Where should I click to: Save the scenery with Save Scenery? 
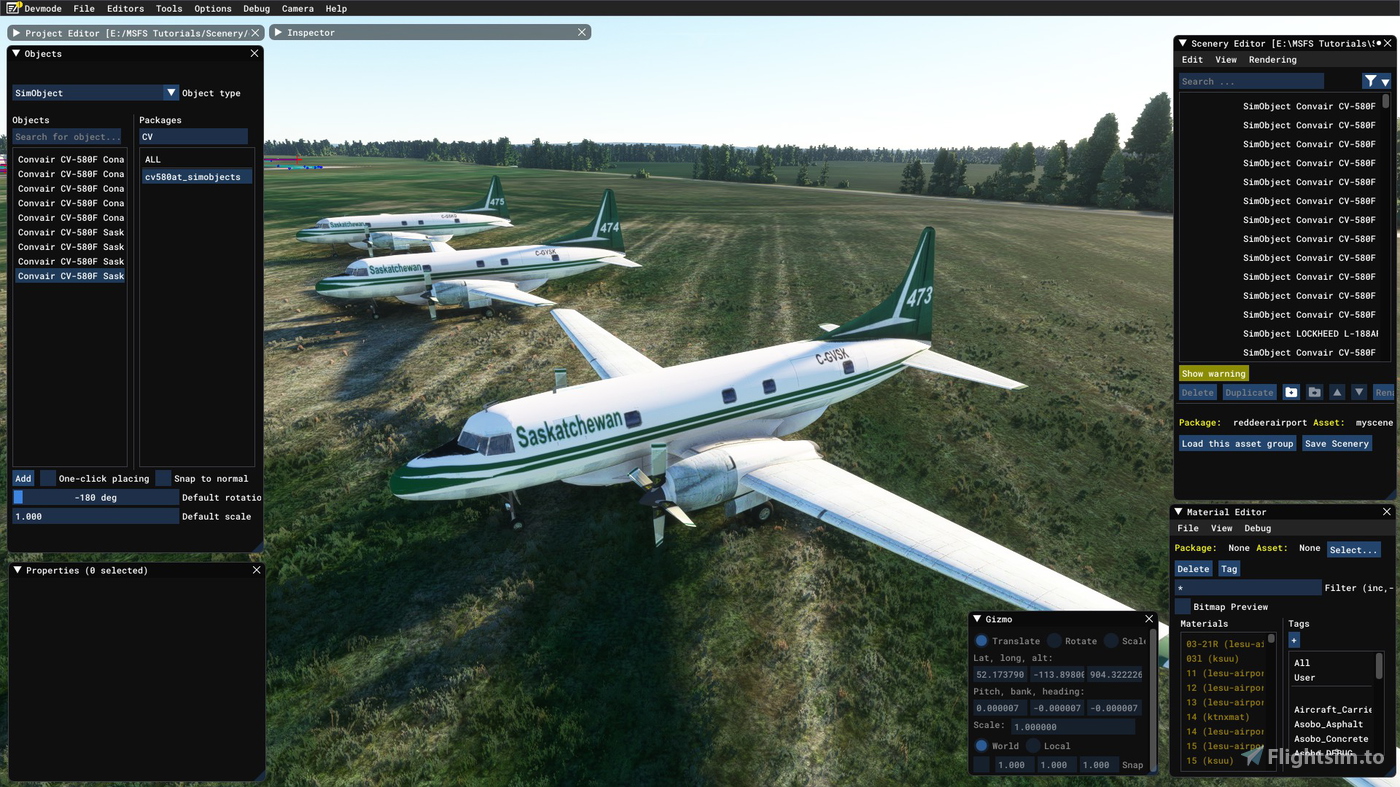[1336, 444]
